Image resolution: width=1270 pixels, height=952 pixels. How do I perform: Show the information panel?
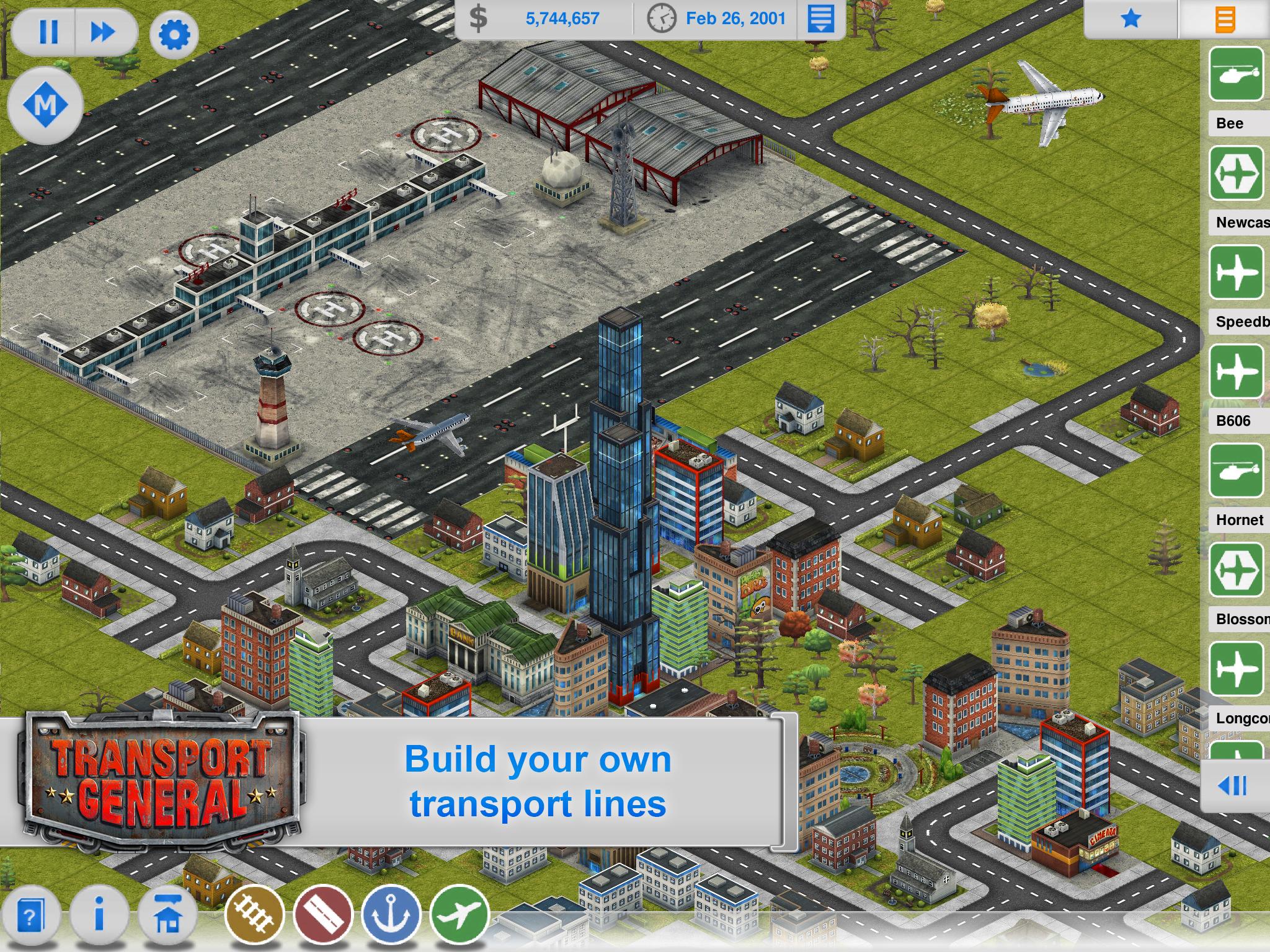coord(99,916)
